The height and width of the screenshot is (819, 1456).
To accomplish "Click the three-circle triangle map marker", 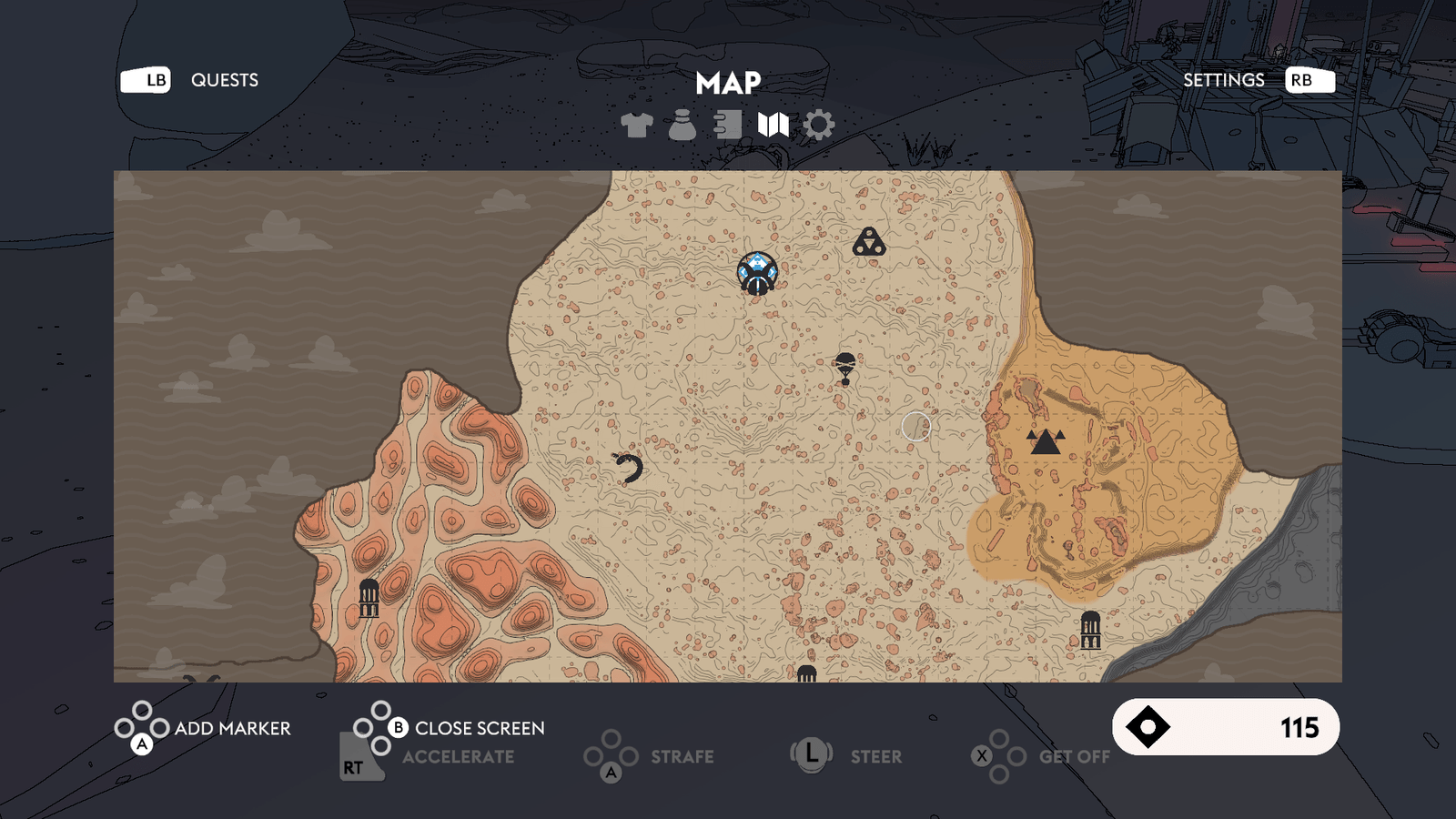I will pyautogui.click(x=869, y=242).
